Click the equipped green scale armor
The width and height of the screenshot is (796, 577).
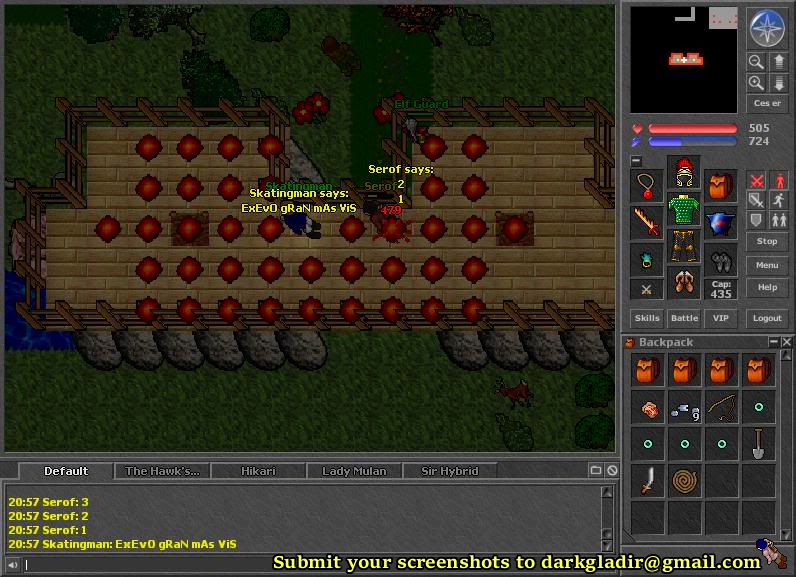684,212
